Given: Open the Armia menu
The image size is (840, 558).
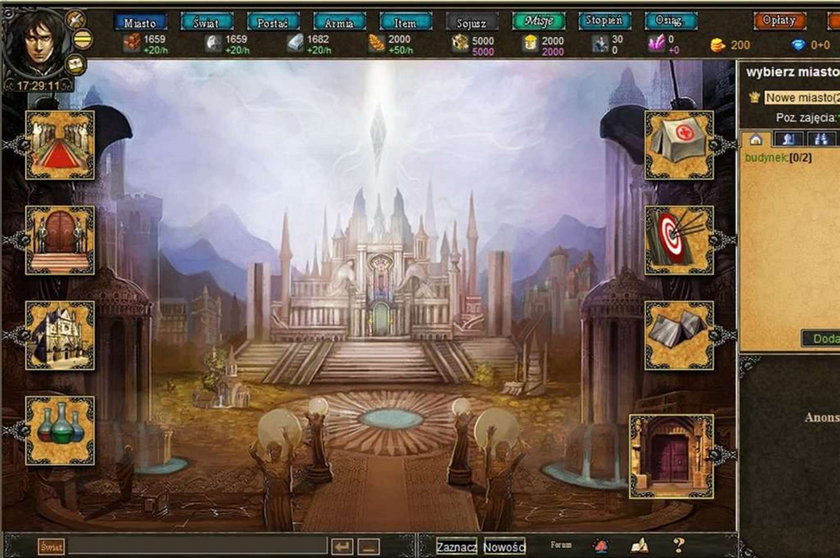Looking at the screenshot, I should (339, 21).
